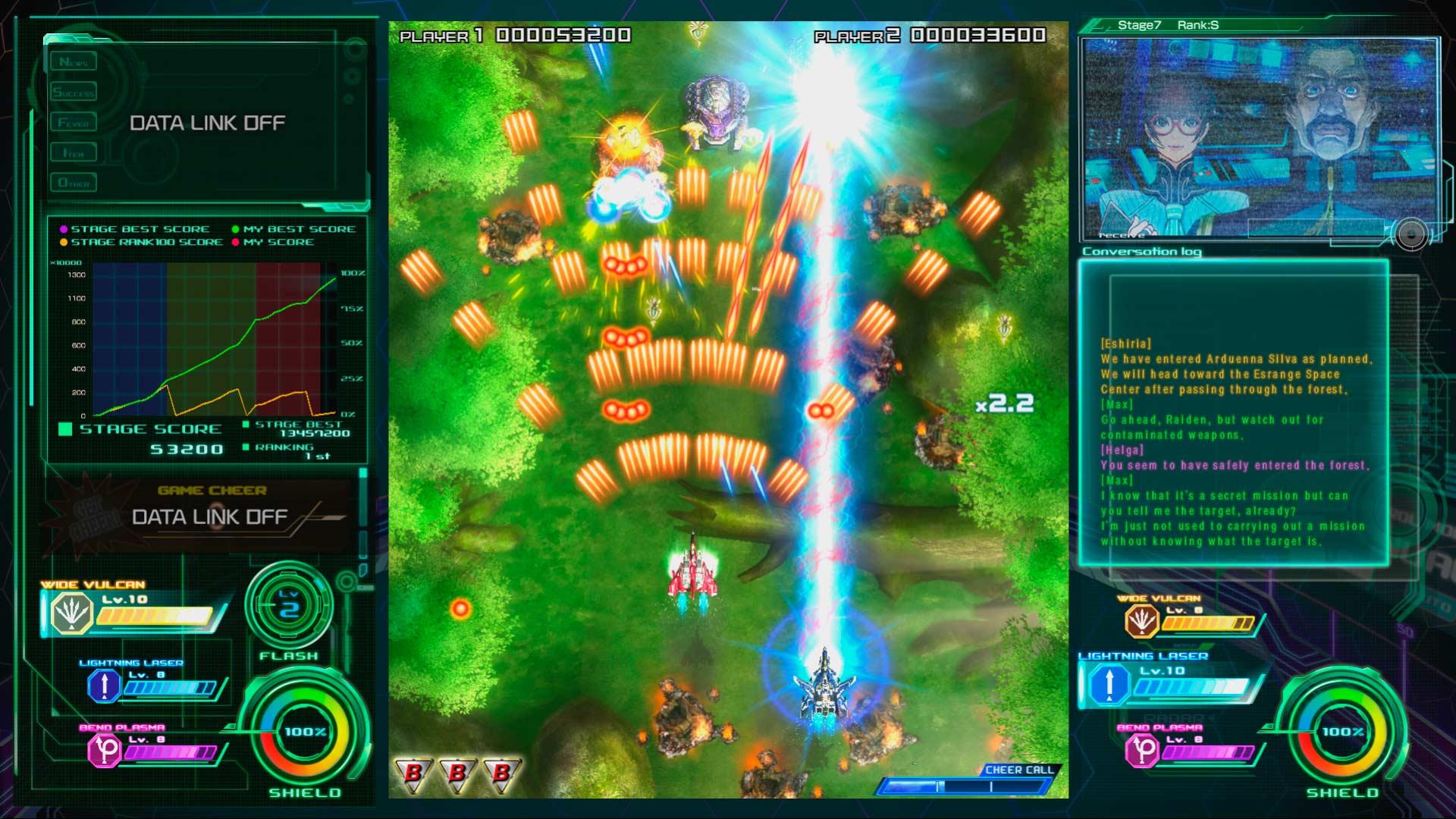This screenshot has width=1456, height=819.
Task: Choose the Lightning Laser Lv.10 weapon icon
Action: (x=1108, y=683)
